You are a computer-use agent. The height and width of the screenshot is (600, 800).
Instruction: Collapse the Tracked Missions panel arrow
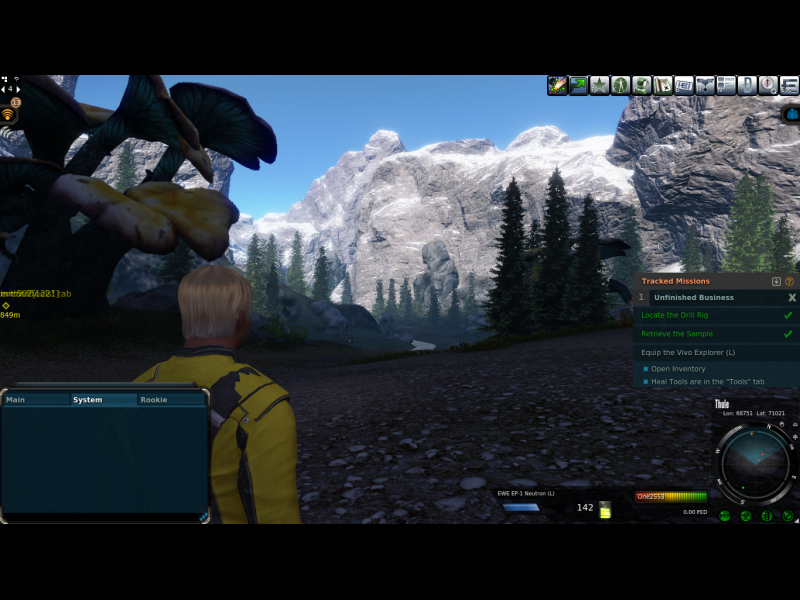(x=777, y=282)
